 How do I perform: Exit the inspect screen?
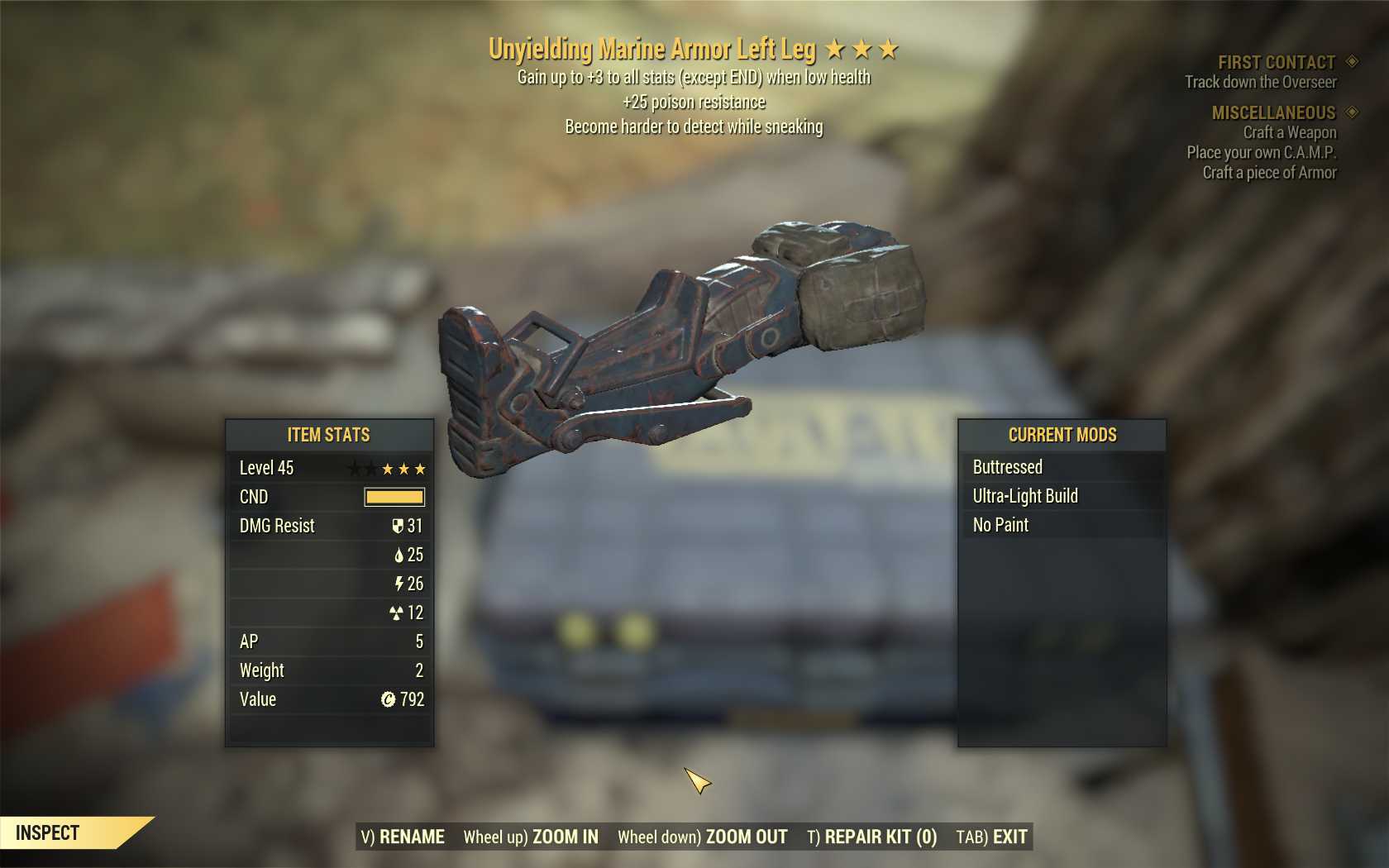(991, 837)
